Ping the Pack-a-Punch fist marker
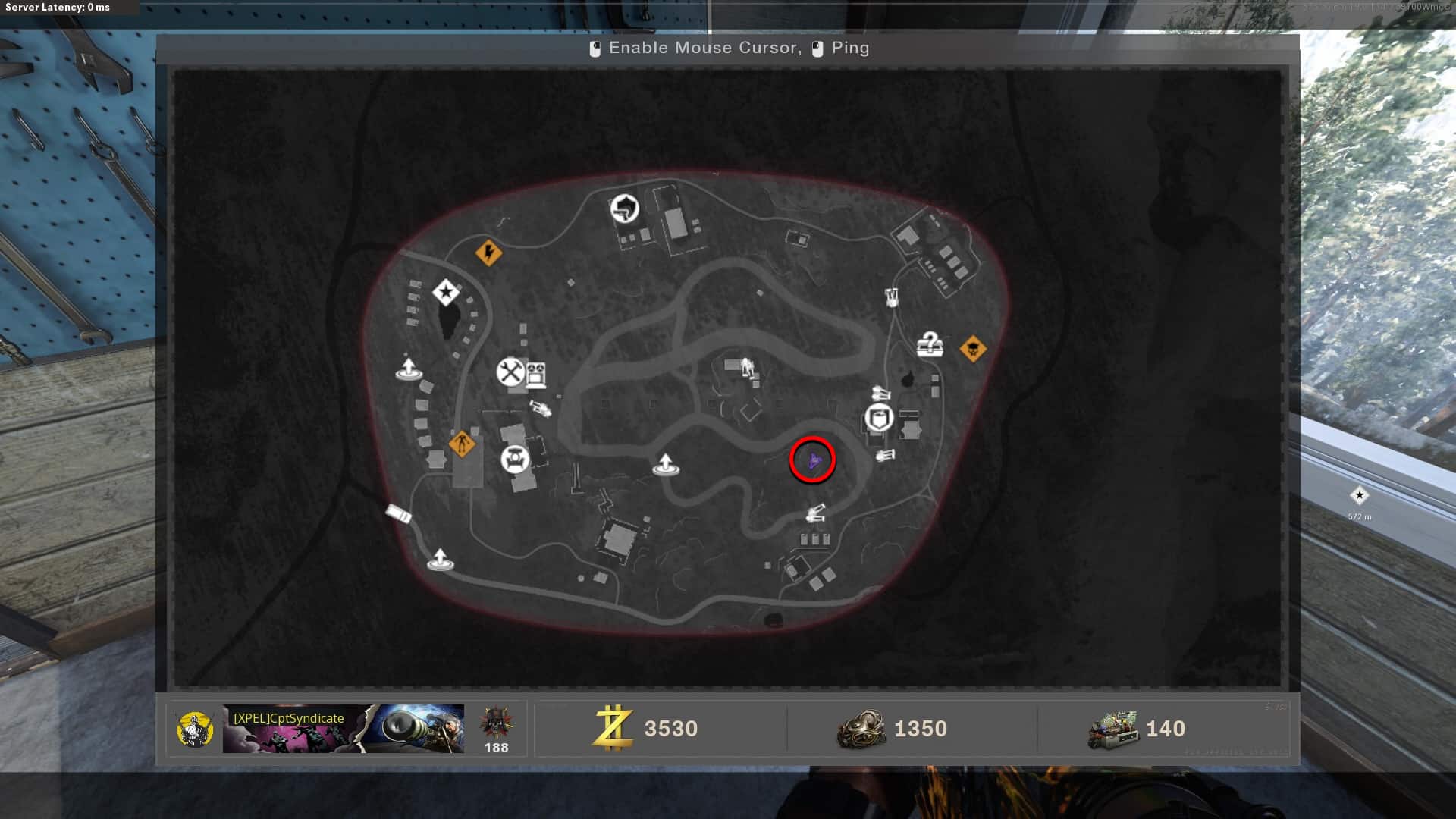 click(x=625, y=209)
